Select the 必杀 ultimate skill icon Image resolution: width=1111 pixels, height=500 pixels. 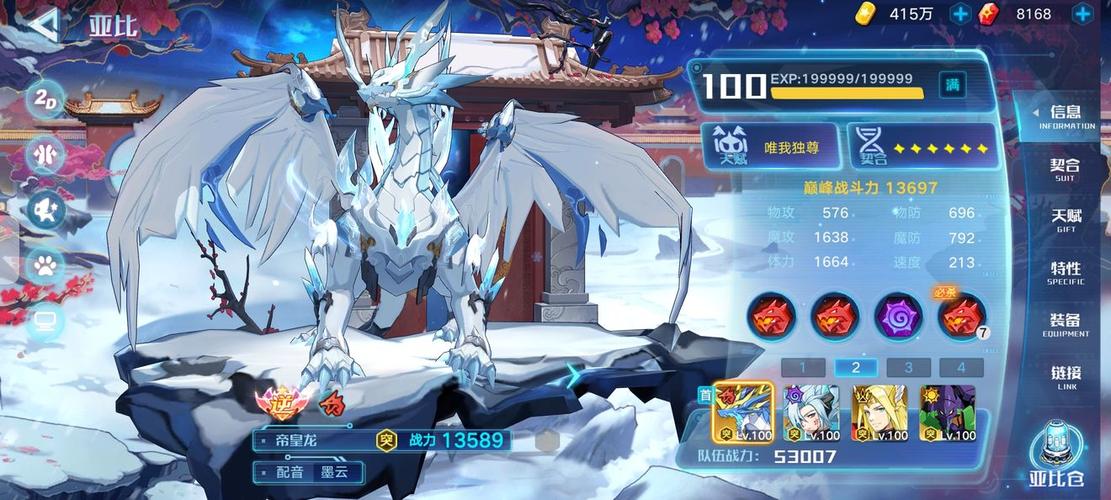click(962, 317)
